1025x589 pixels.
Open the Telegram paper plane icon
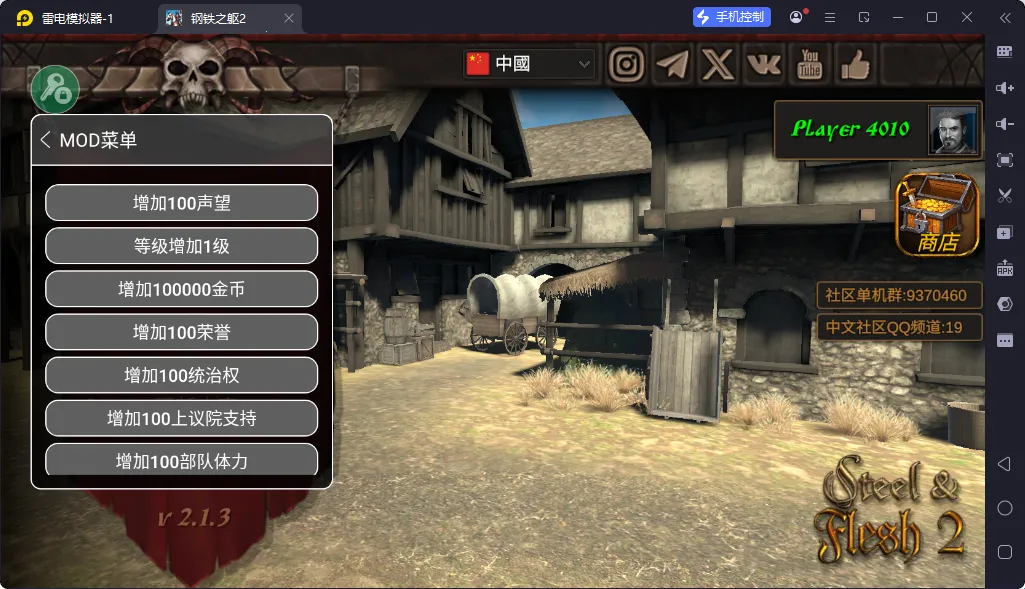click(673, 65)
